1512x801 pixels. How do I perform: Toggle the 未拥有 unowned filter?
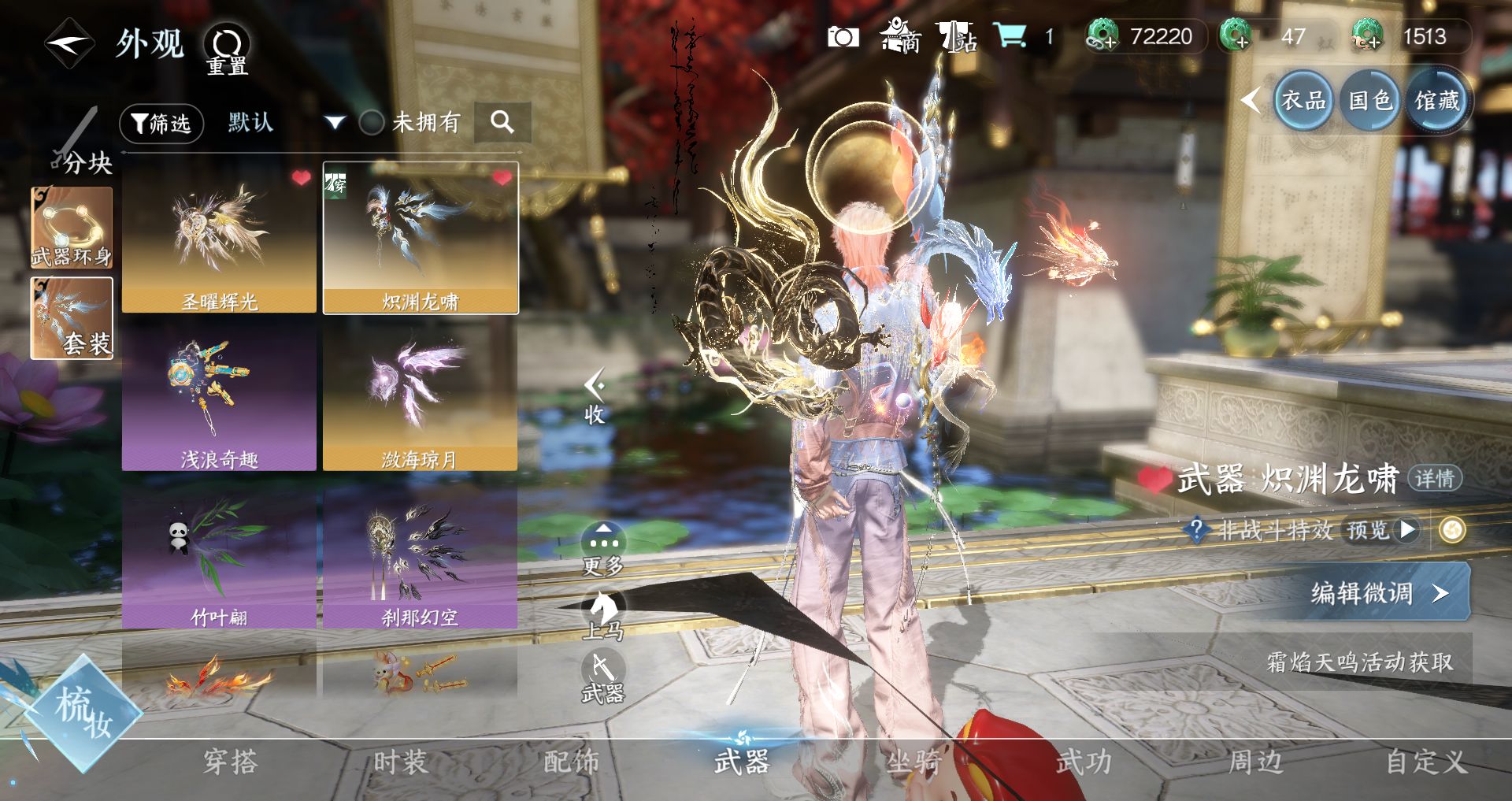click(372, 122)
